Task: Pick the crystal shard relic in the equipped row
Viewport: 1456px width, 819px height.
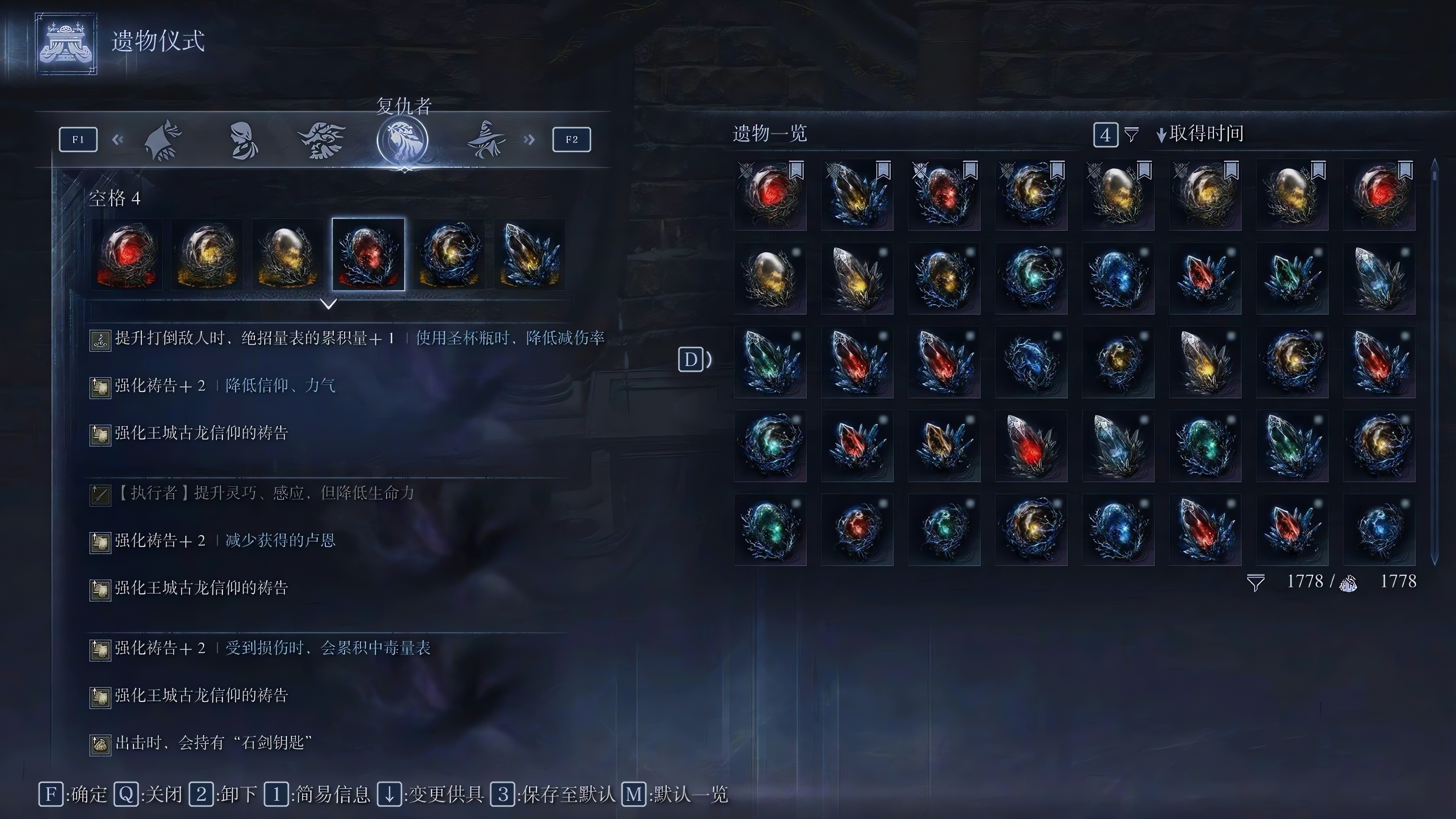Action: [529, 255]
